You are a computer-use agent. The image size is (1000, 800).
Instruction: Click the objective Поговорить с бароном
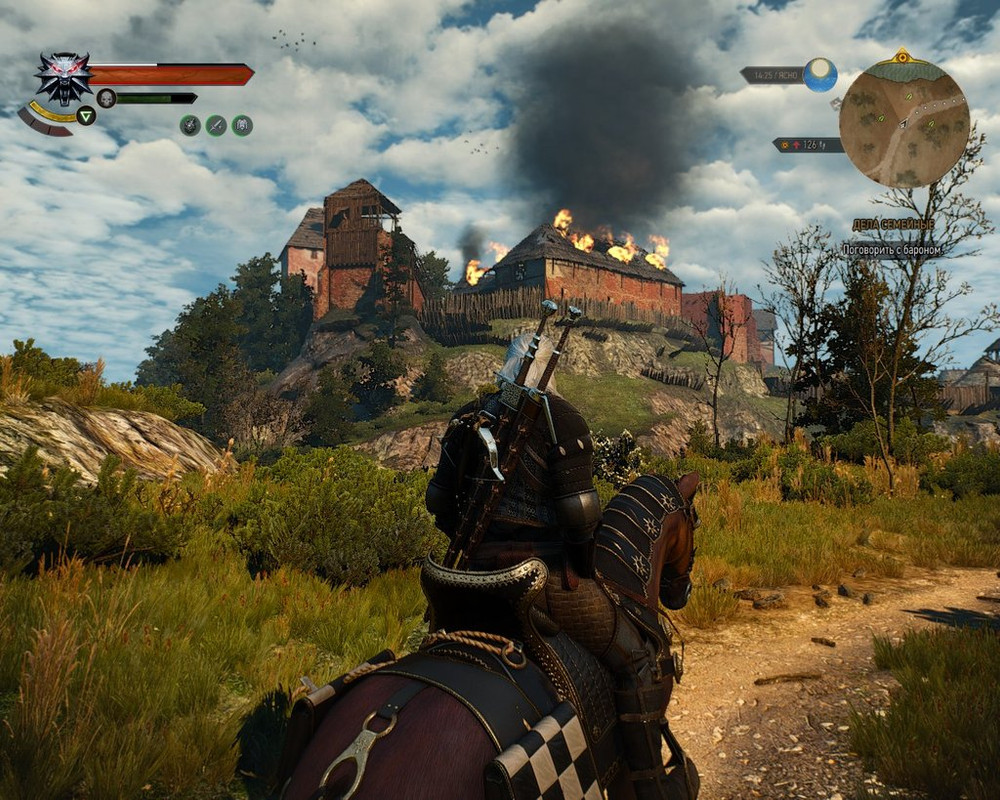click(891, 250)
